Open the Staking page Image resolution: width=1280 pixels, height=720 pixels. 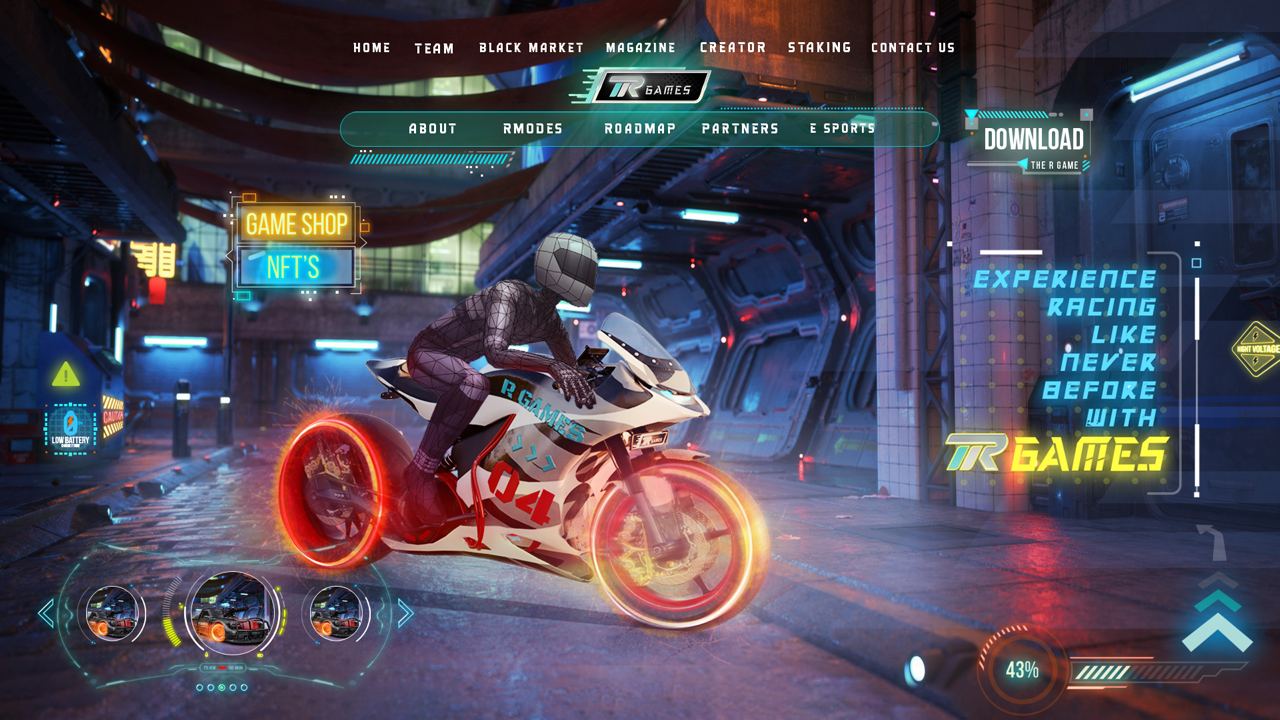tap(819, 48)
